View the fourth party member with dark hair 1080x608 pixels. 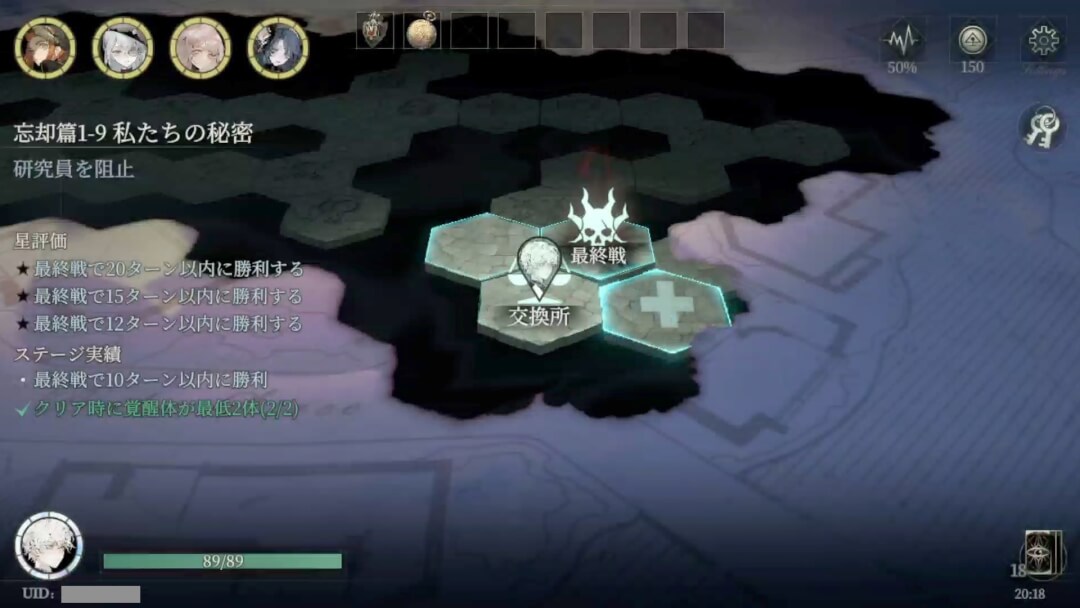click(x=278, y=47)
